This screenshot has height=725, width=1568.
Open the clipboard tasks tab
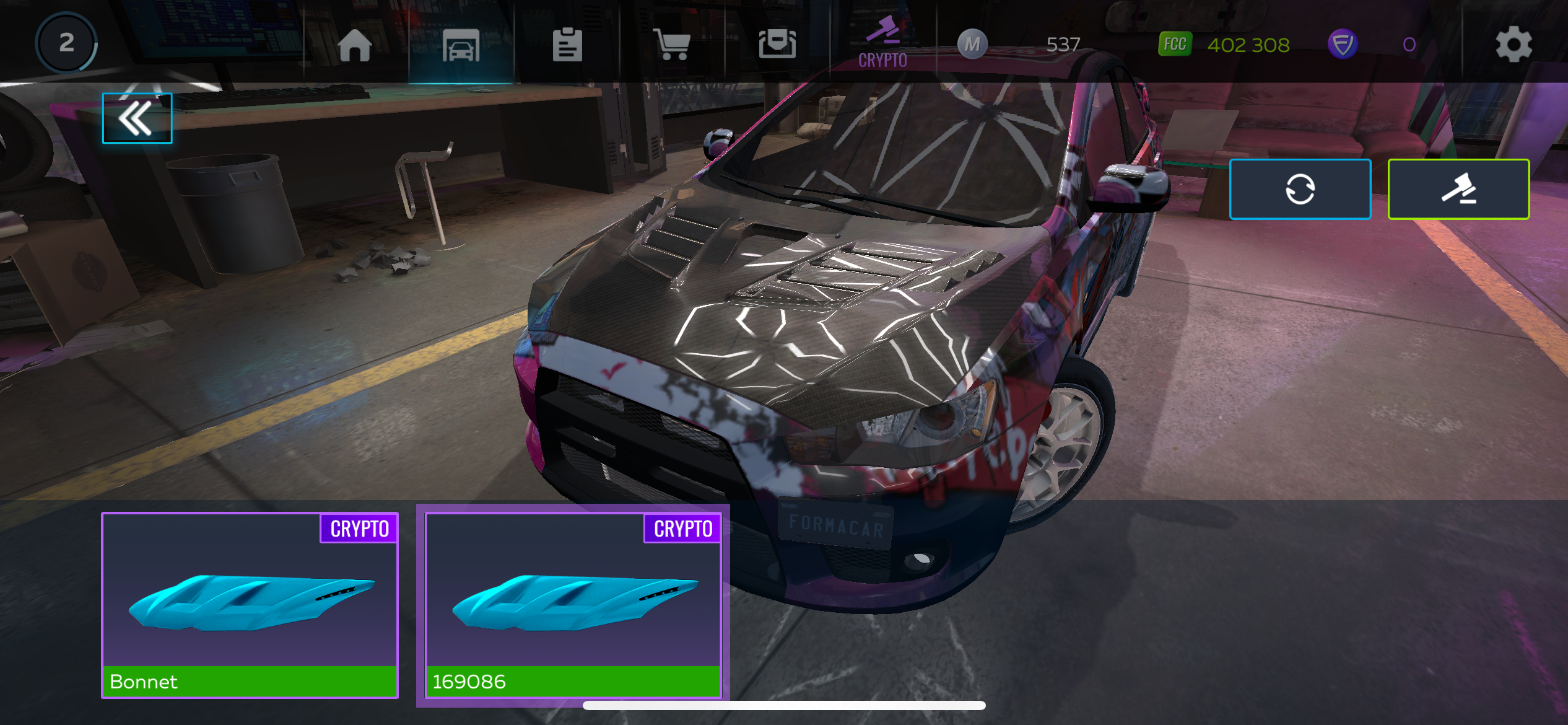pos(567,45)
